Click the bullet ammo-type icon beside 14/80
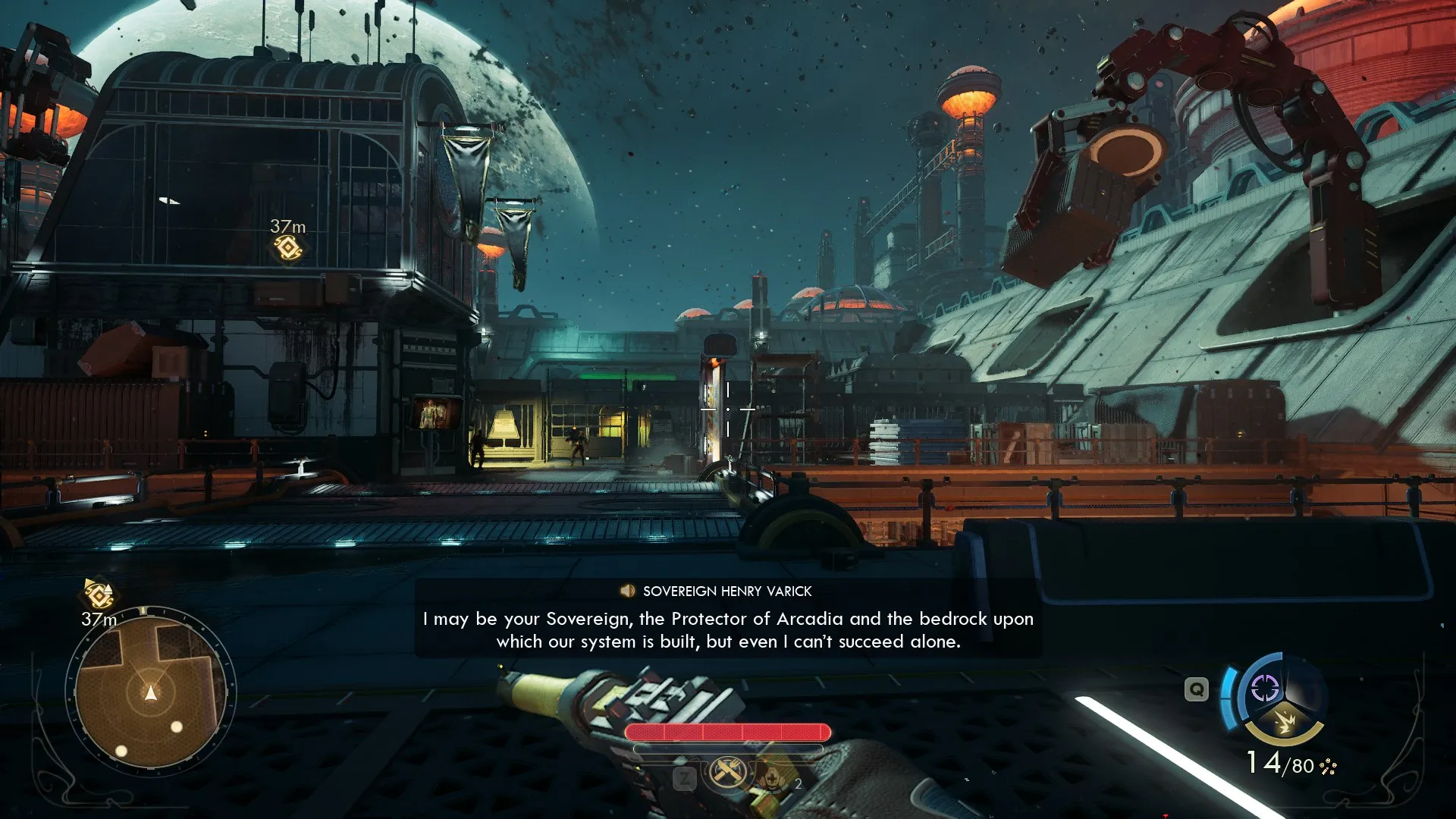Image resolution: width=1456 pixels, height=819 pixels. (1328, 766)
